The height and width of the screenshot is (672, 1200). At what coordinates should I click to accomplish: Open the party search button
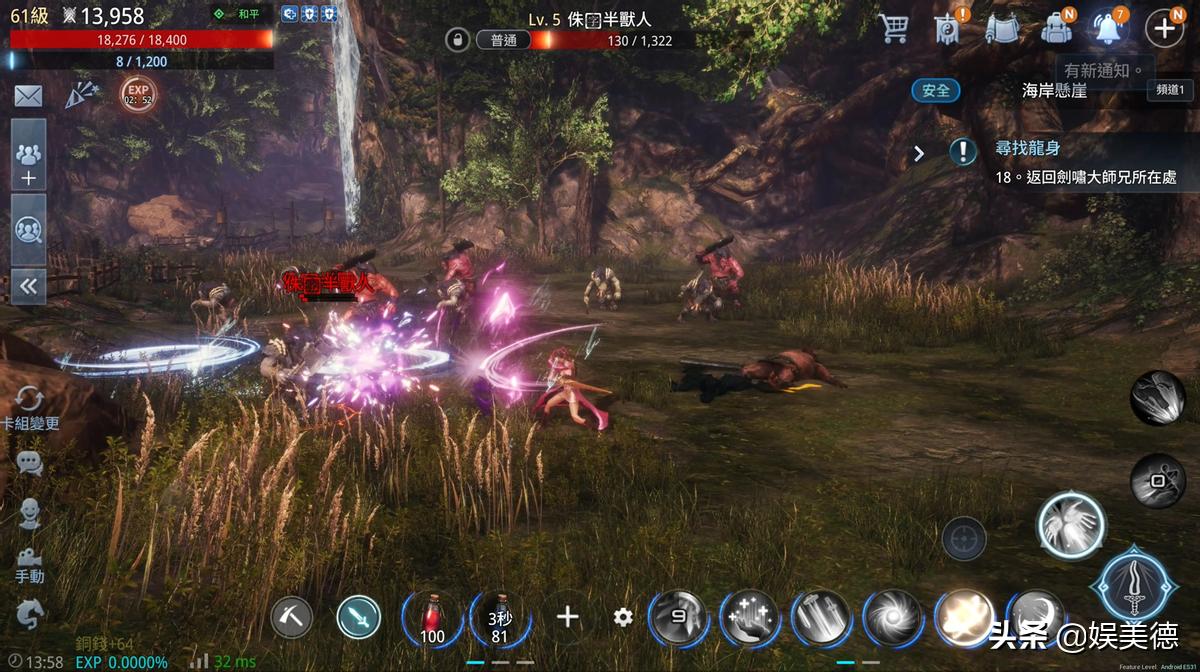[28, 230]
